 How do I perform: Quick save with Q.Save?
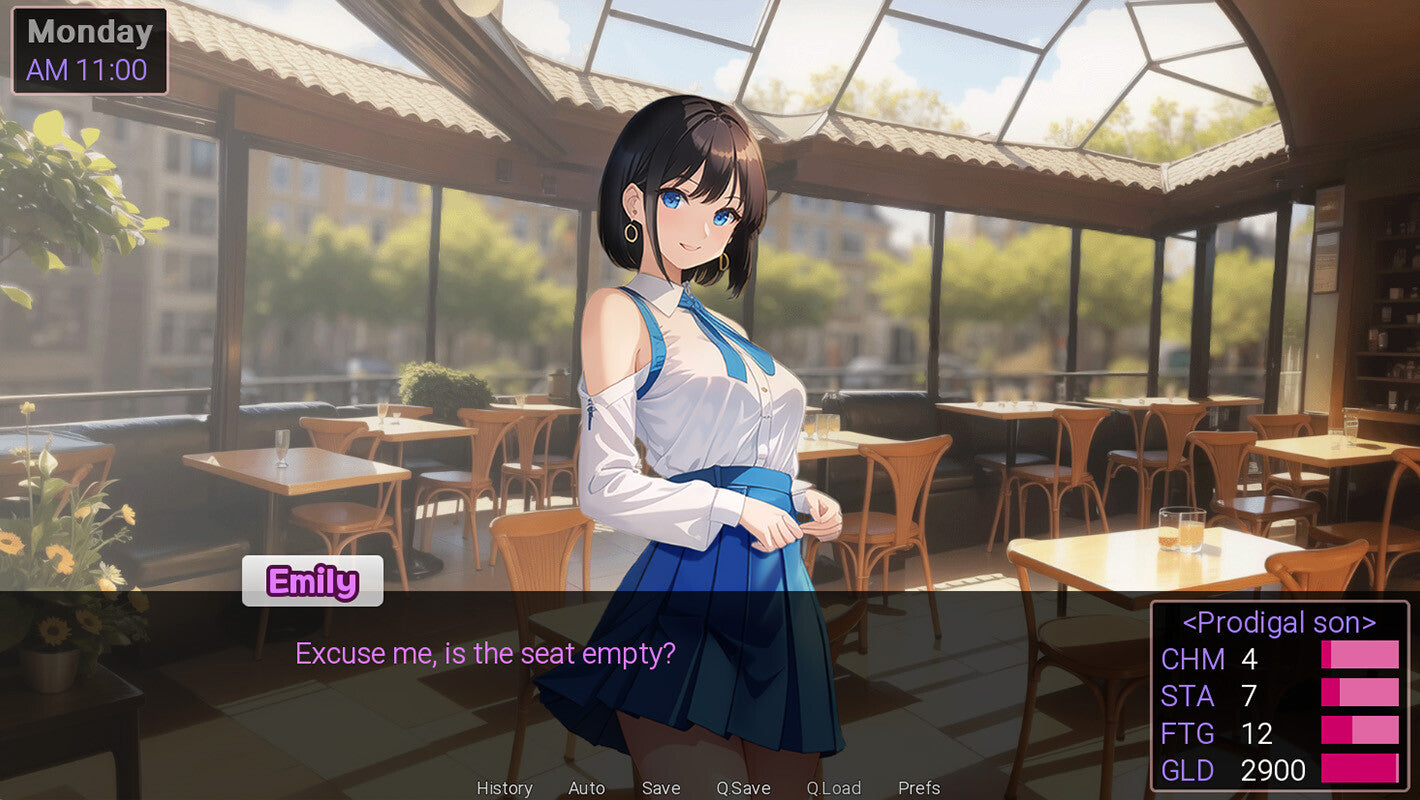click(743, 788)
